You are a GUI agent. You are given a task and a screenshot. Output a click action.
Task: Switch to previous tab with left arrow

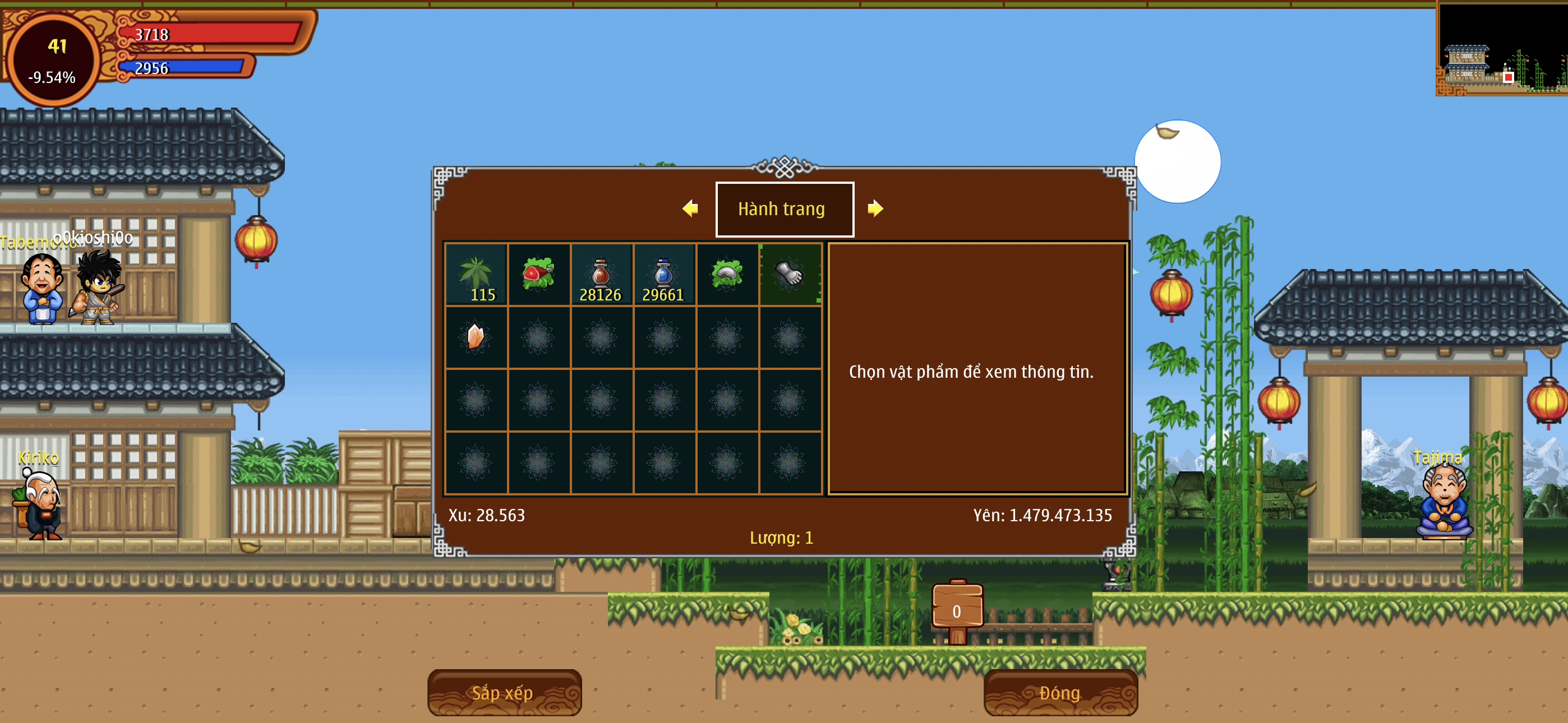(690, 208)
